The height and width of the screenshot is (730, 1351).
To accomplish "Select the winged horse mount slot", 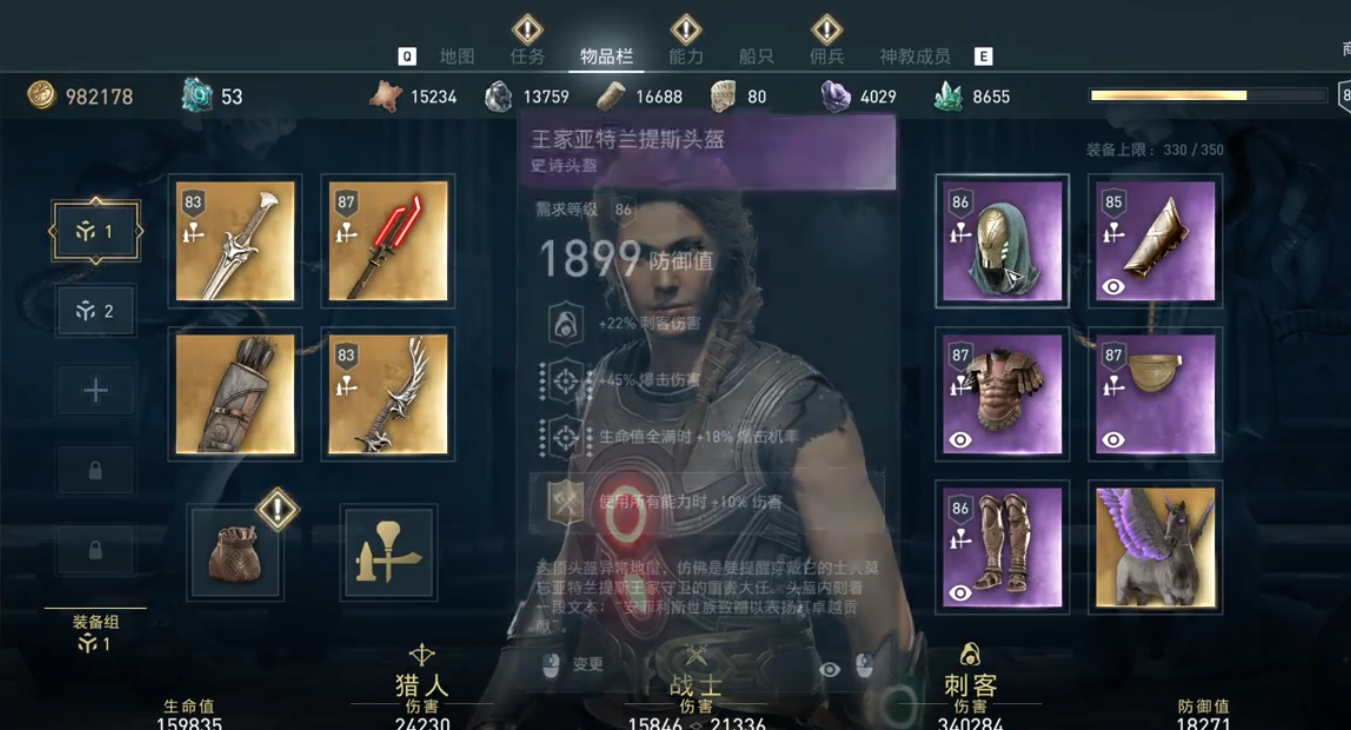I will [1155, 547].
